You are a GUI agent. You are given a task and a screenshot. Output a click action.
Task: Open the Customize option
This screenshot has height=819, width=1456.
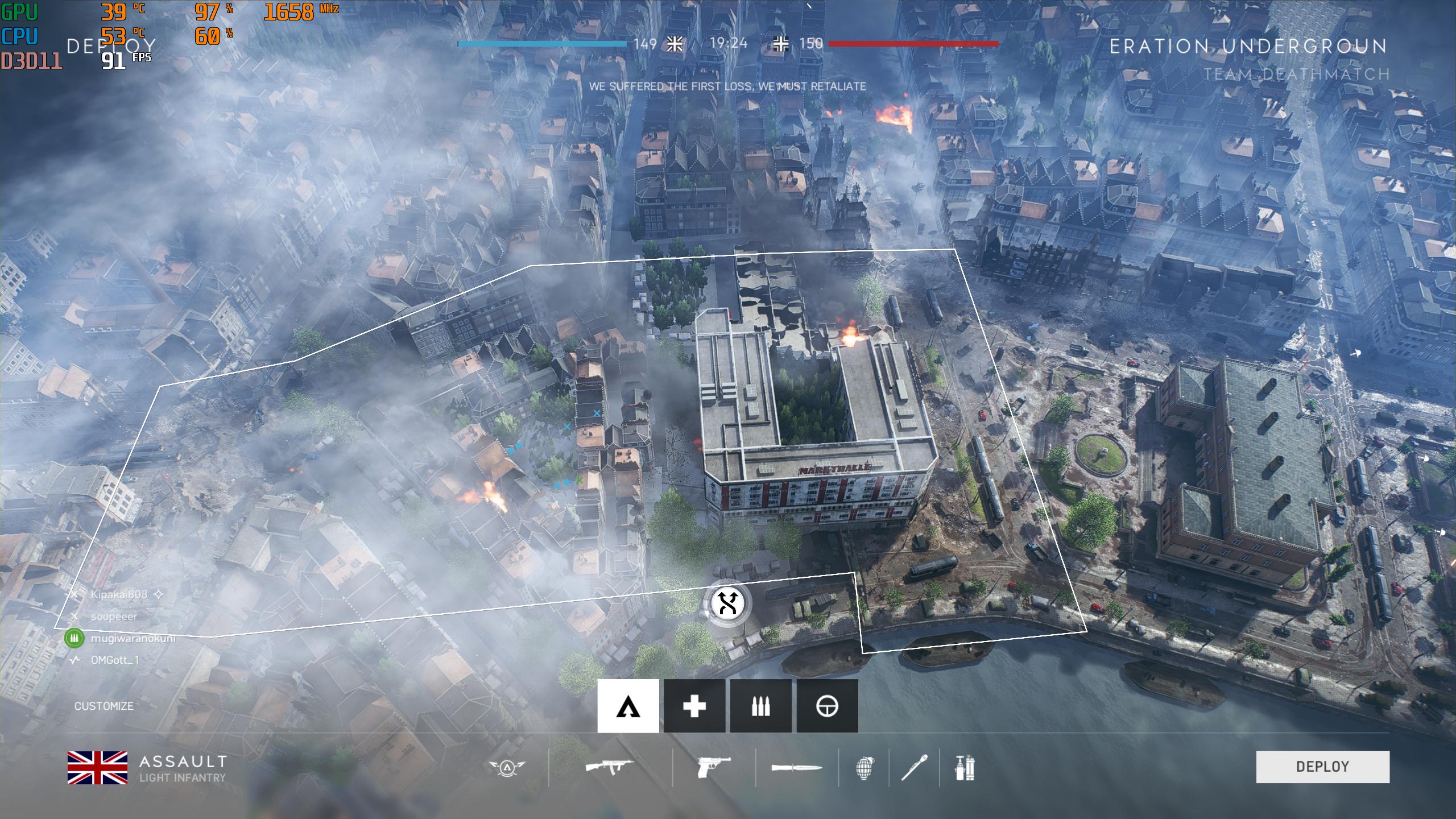click(104, 706)
